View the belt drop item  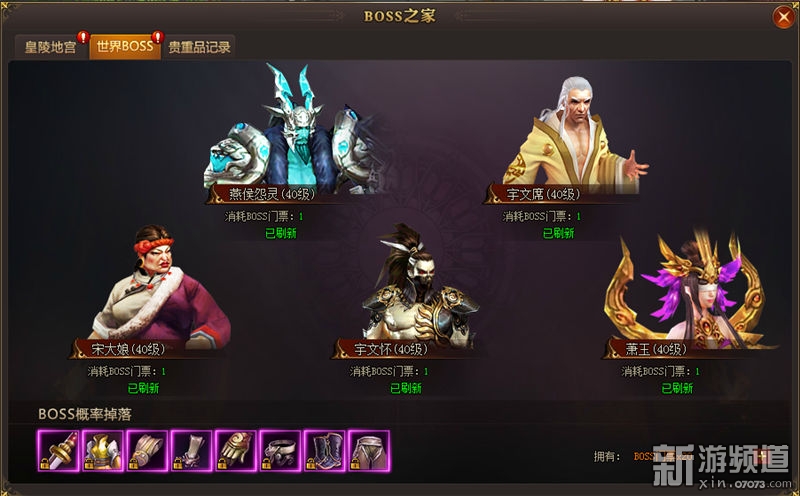click(279, 451)
